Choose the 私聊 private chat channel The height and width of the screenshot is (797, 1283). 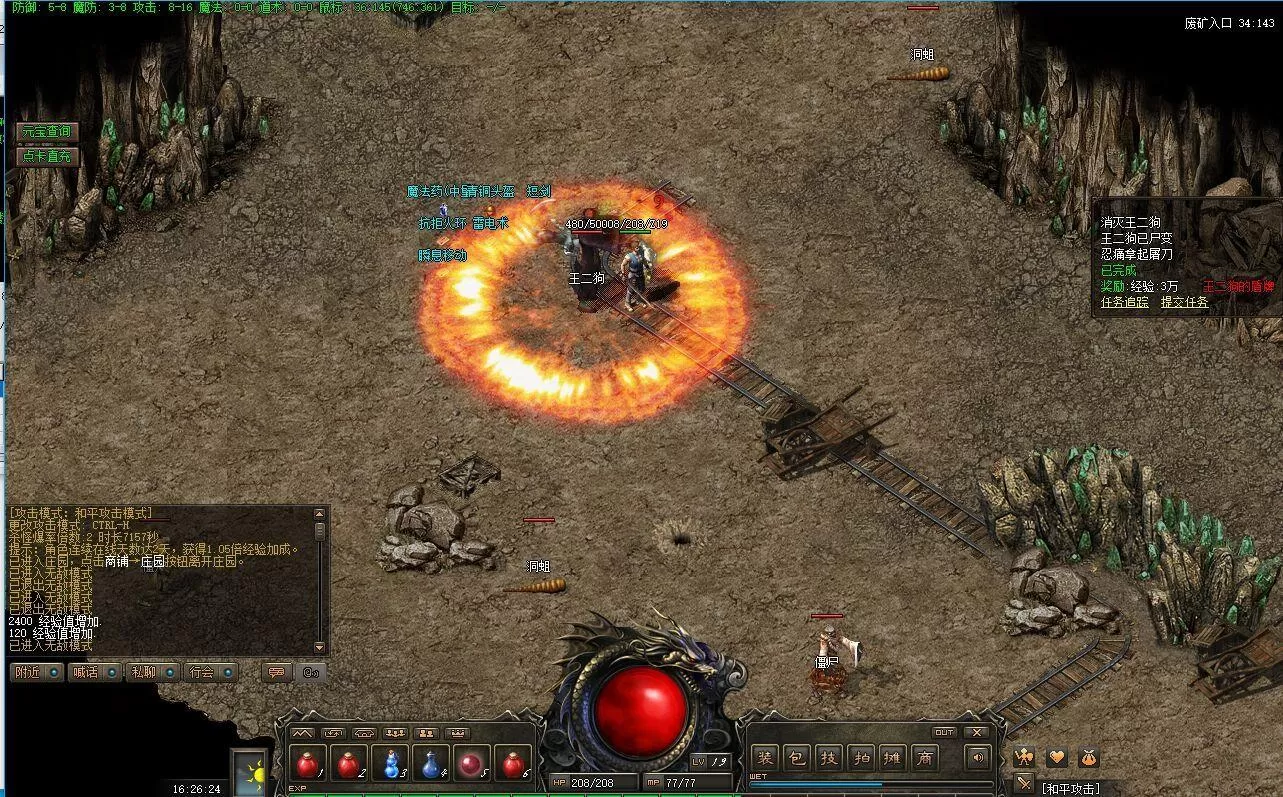point(152,672)
